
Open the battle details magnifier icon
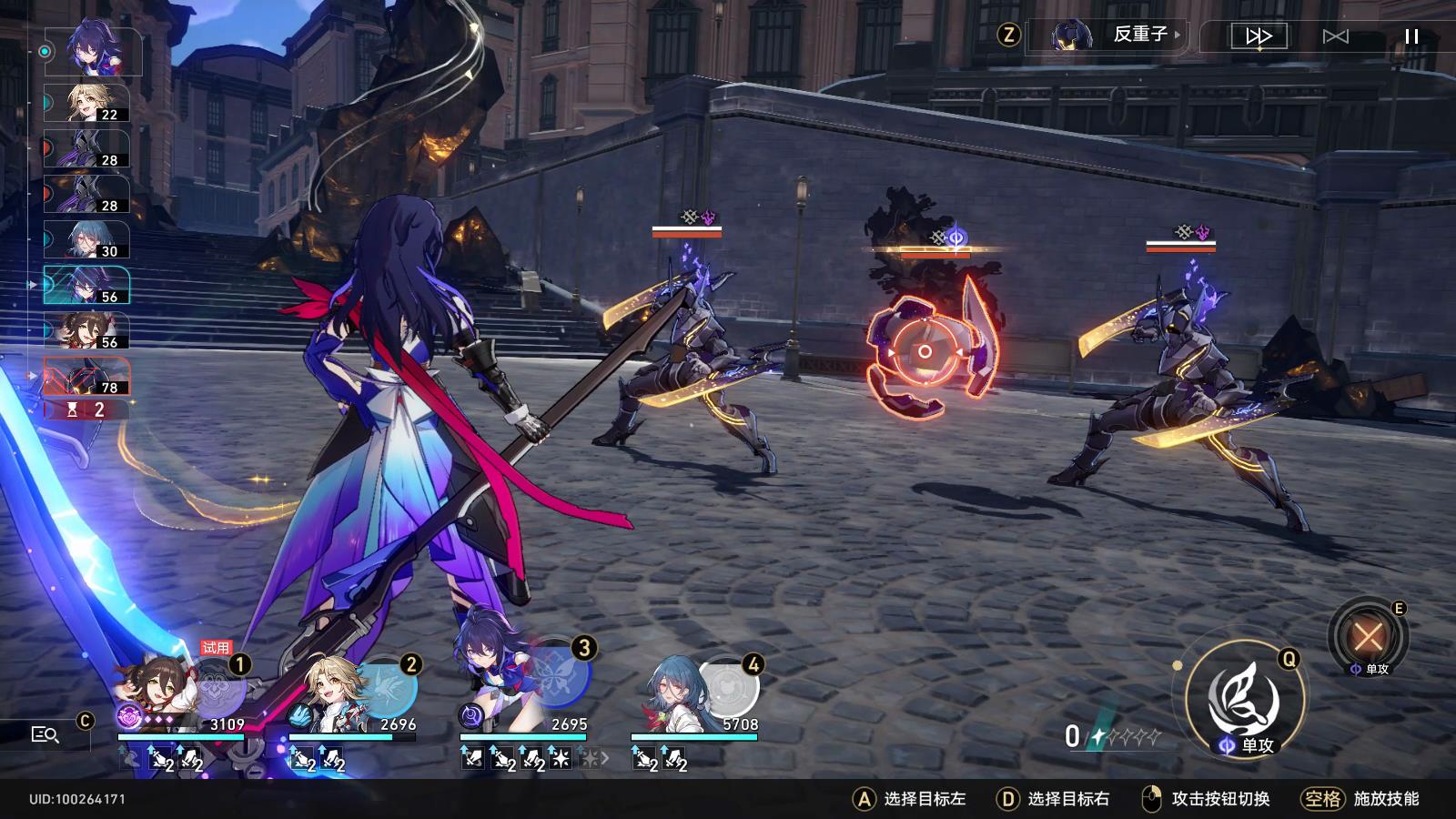tap(45, 734)
